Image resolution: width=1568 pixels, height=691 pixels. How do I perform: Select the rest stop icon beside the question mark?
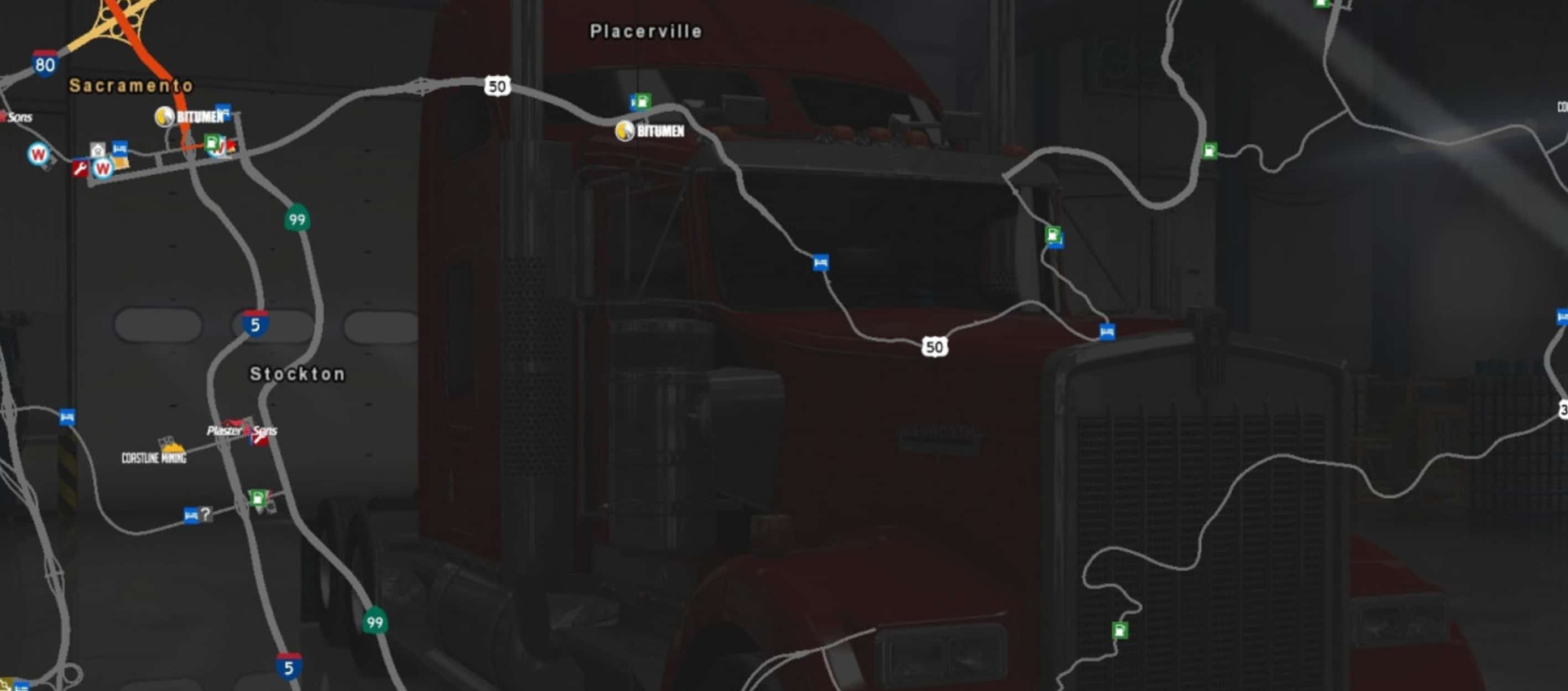point(191,516)
